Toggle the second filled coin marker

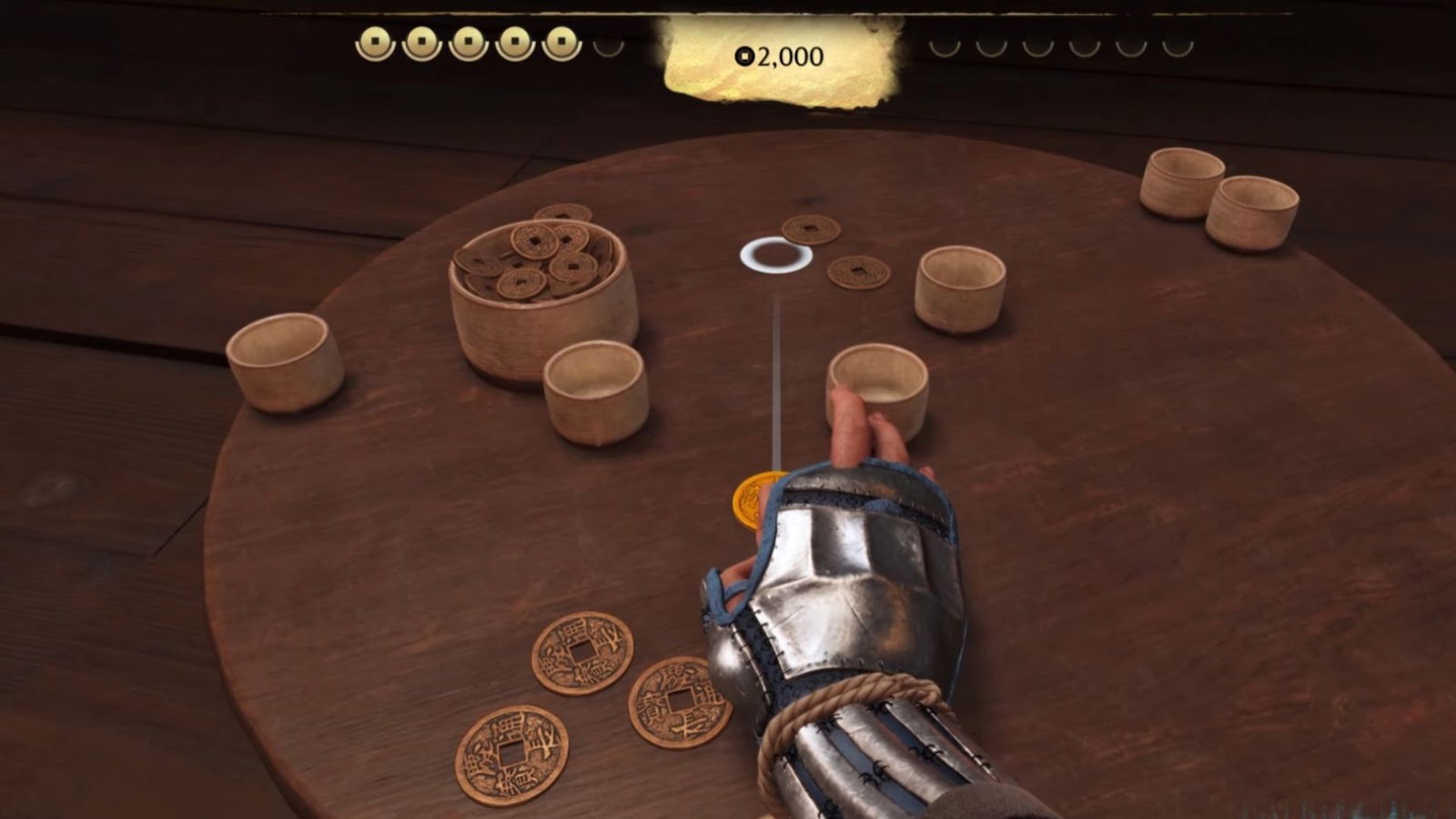click(x=420, y=41)
